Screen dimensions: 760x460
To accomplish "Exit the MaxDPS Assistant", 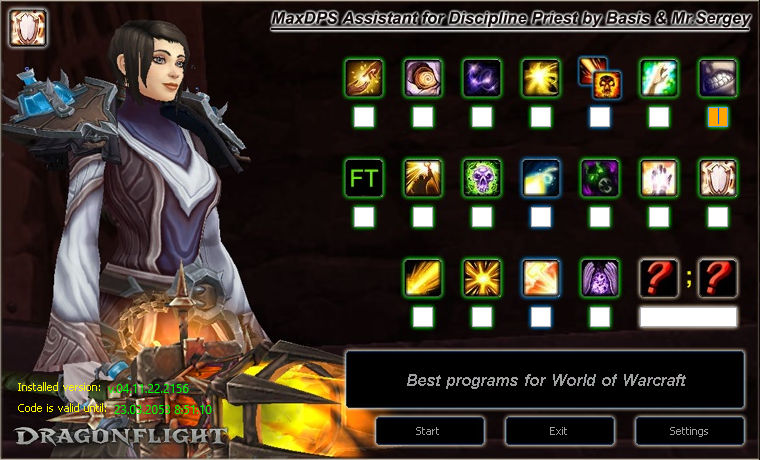I will coord(559,431).
